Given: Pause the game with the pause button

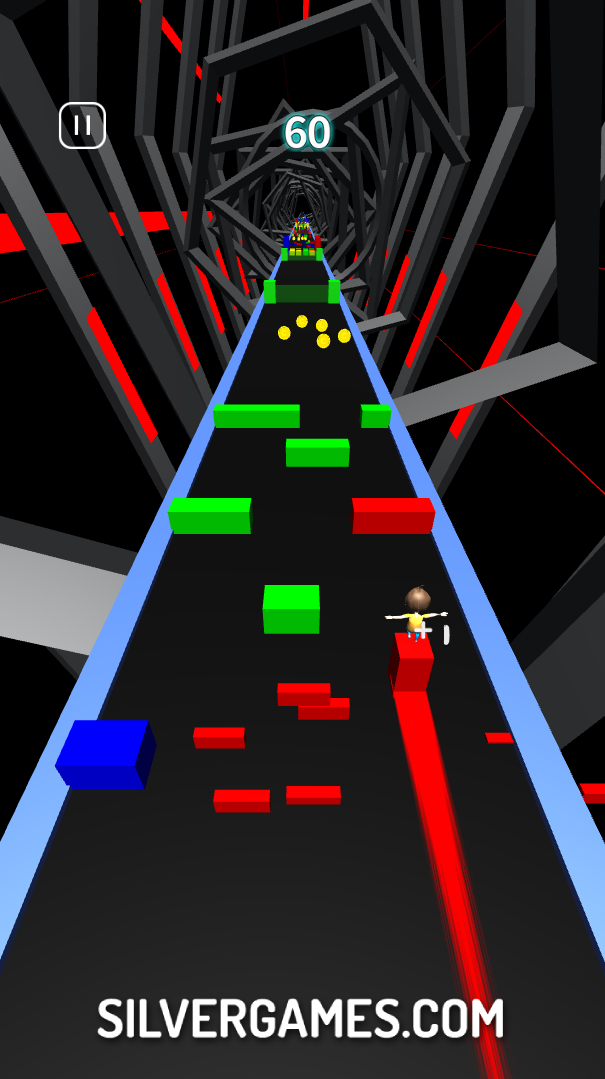Looking at the screenshot, I should [x=82, y=126].
